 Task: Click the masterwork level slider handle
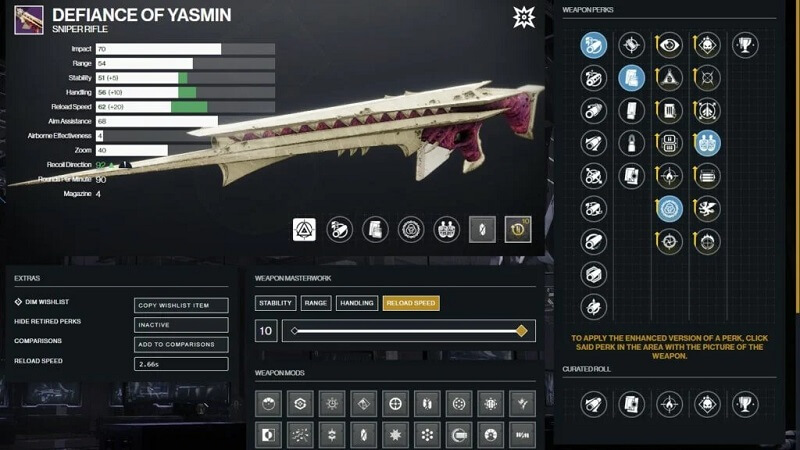(x=521, y=331)
